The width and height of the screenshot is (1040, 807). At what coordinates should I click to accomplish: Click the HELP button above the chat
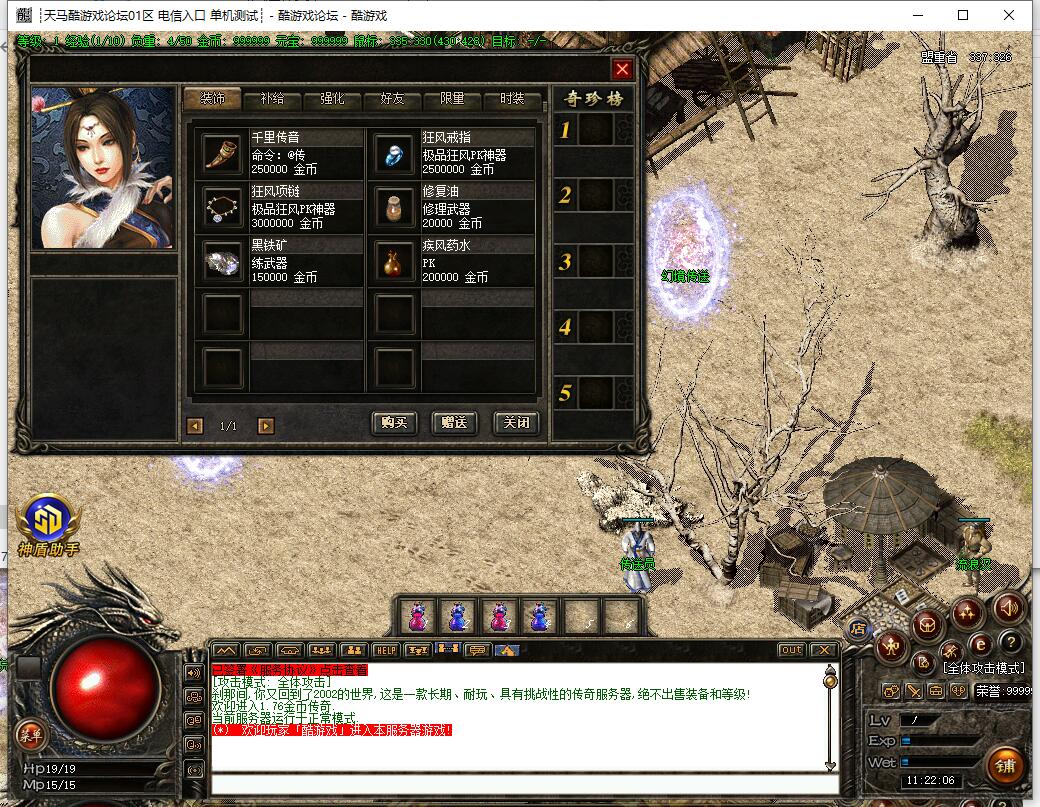385,650
